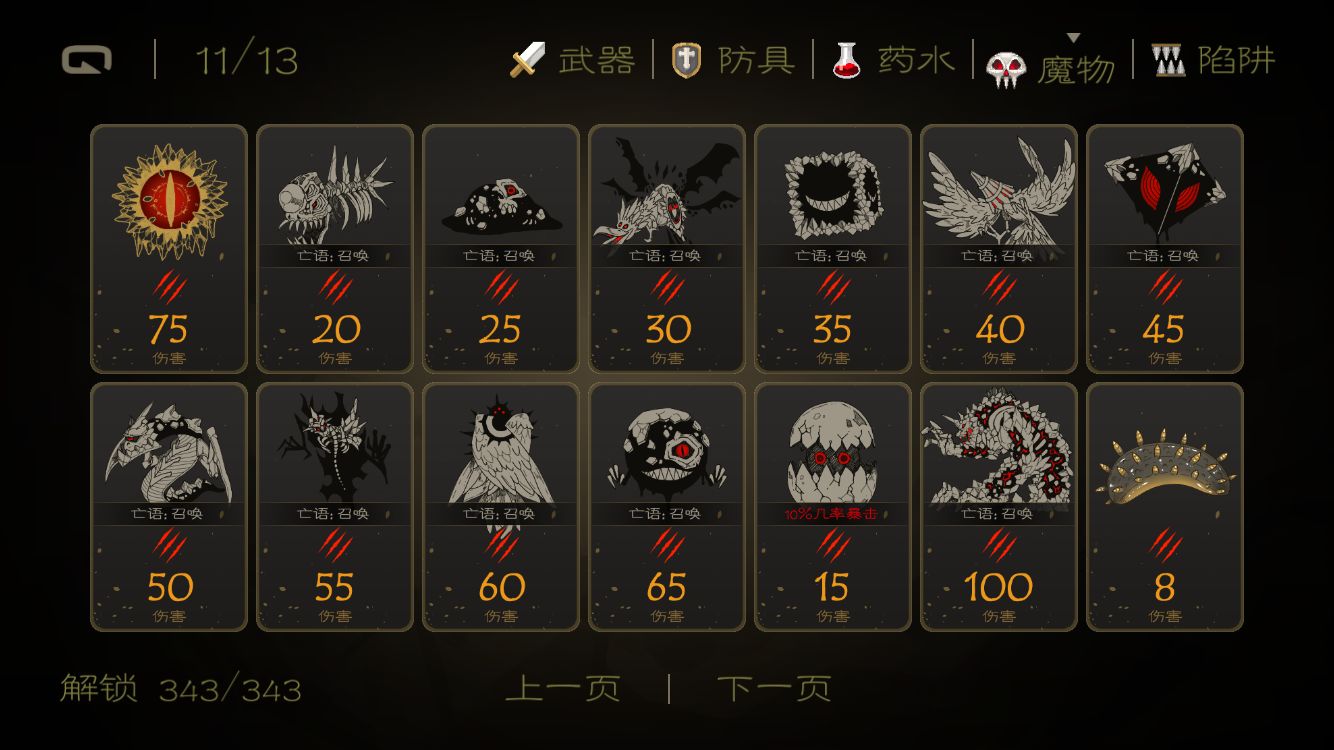The height and width of the screenshot is (750, 1334).
Task: Pick the spiked golden slug card with 8 damage
Action: coord(1165,507)
